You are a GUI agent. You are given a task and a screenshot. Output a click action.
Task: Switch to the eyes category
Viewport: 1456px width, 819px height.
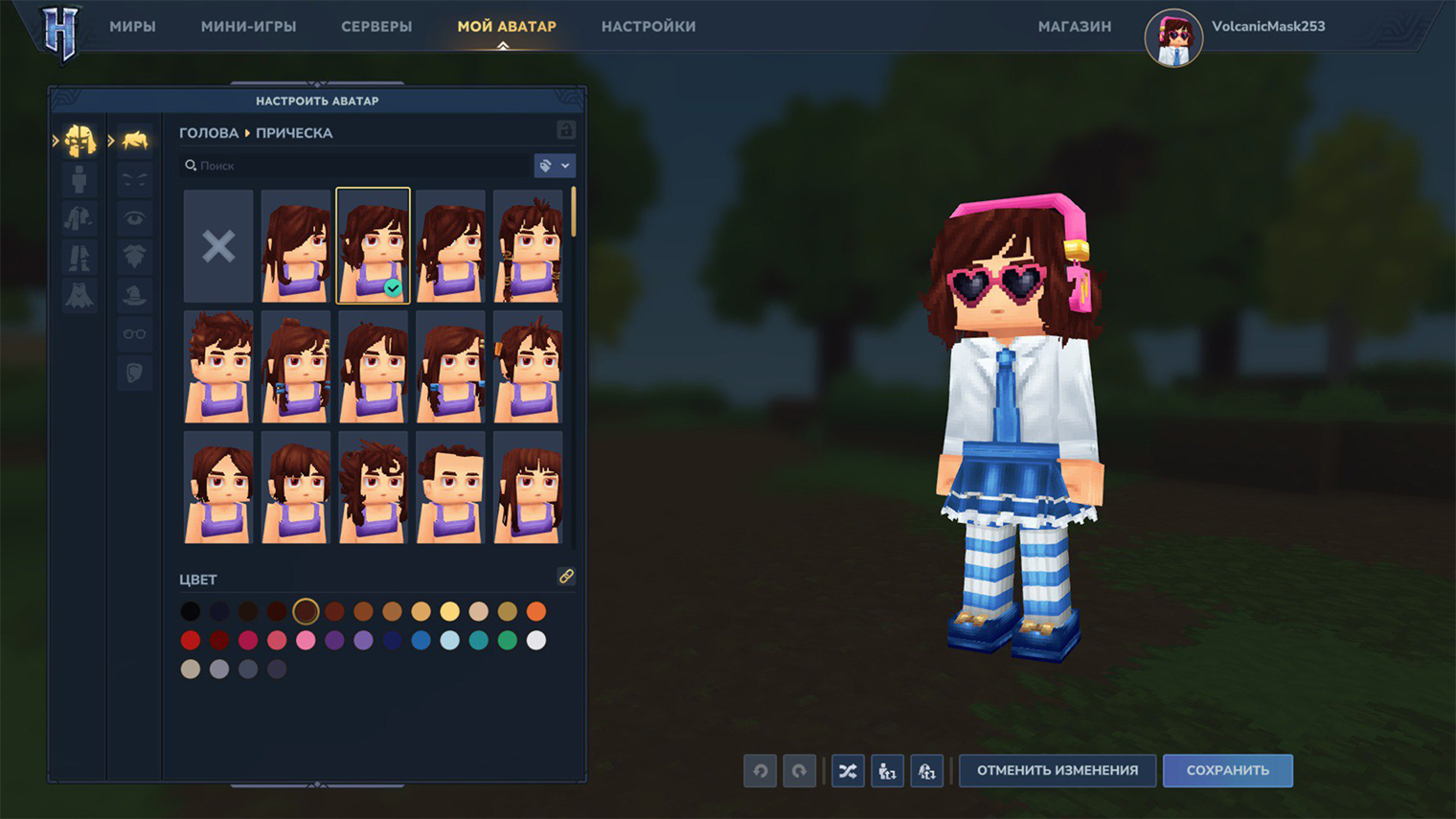tap(134, 218)
